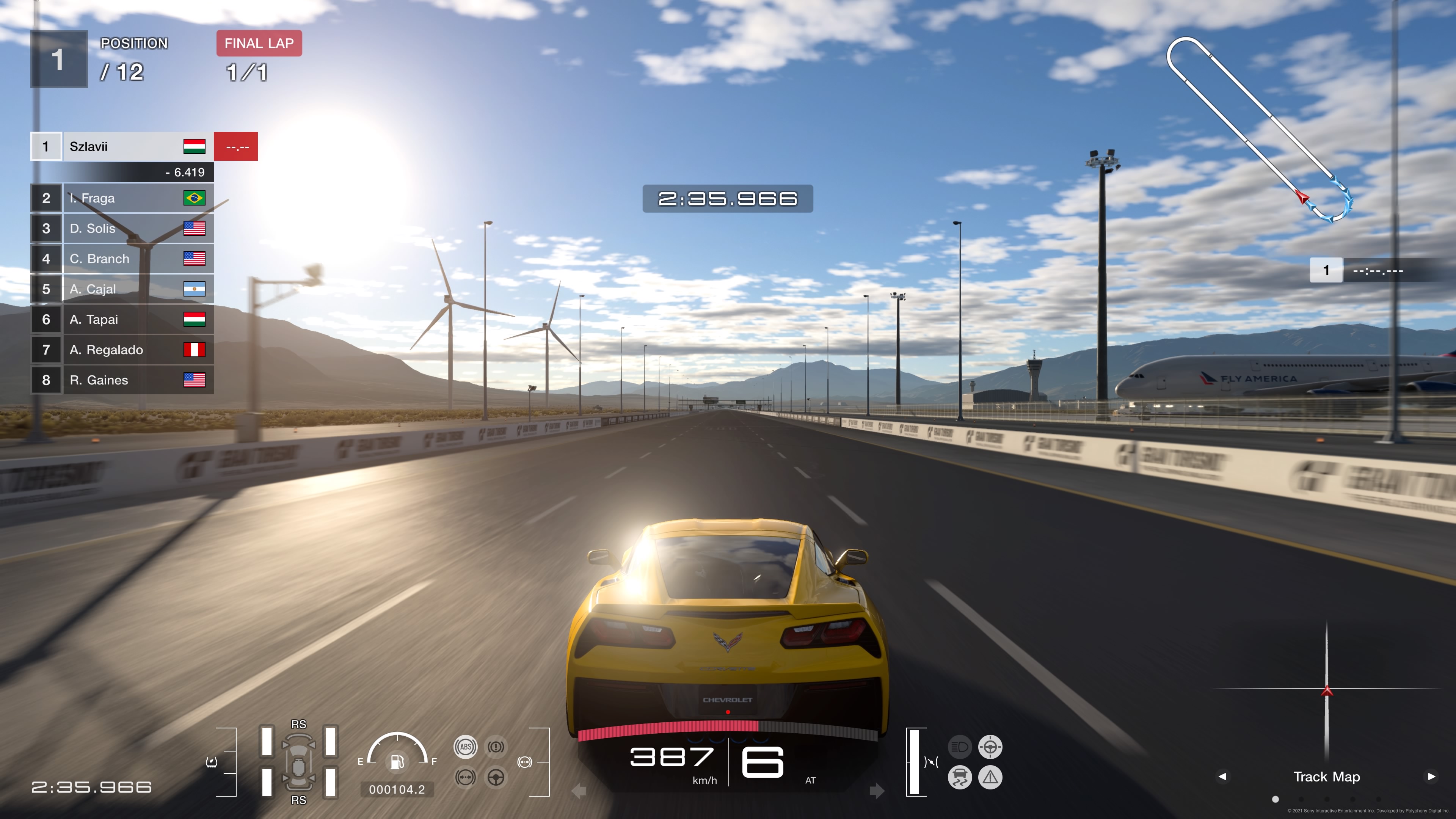Click the parking brake warning icon
Screen dimensions: 1456x819
tap(496, 747)
